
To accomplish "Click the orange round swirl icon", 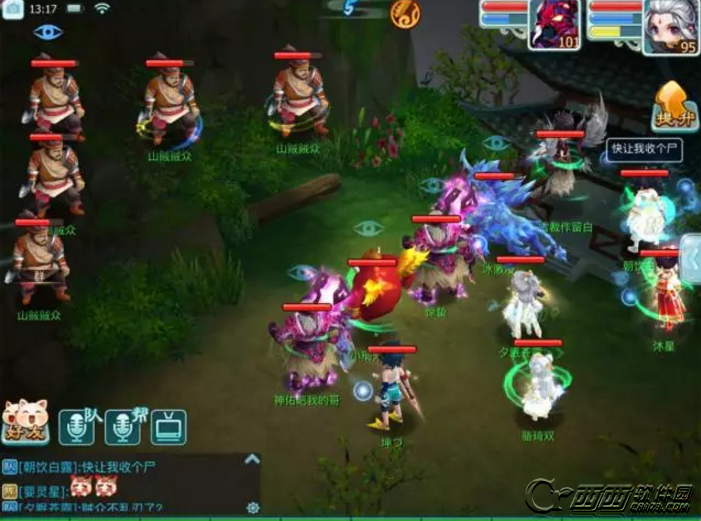I will [405, 13].
